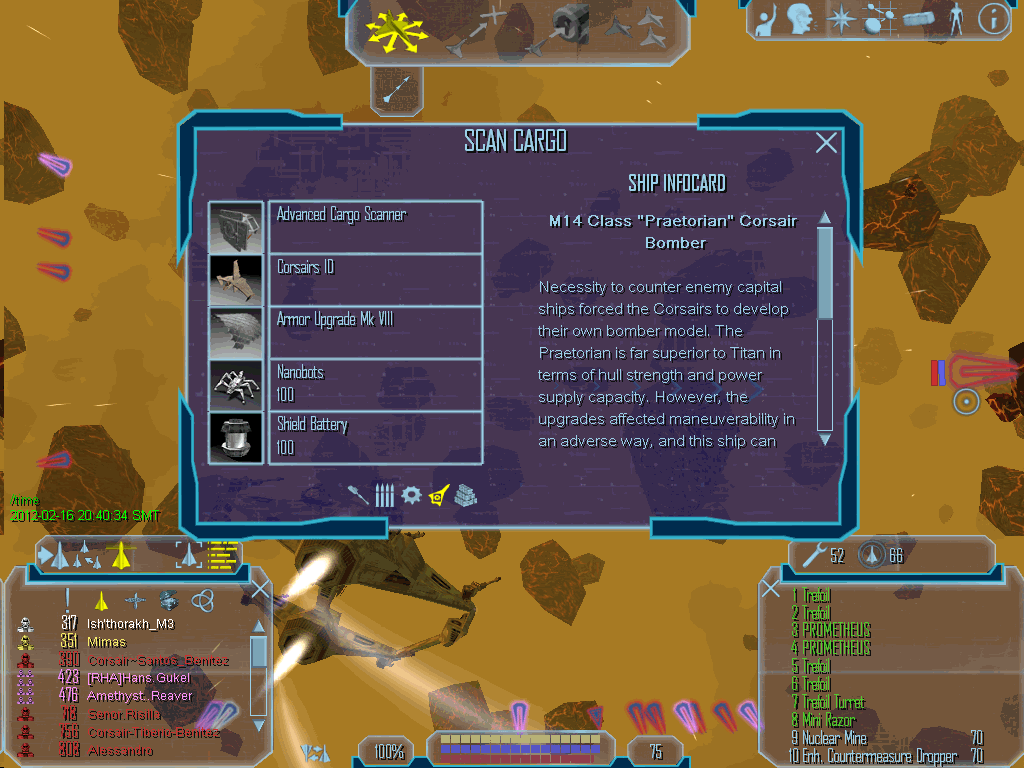Show equipment category with the gear icon
The width and height of the screenshot is (1024, 768).
pos(411,494)
